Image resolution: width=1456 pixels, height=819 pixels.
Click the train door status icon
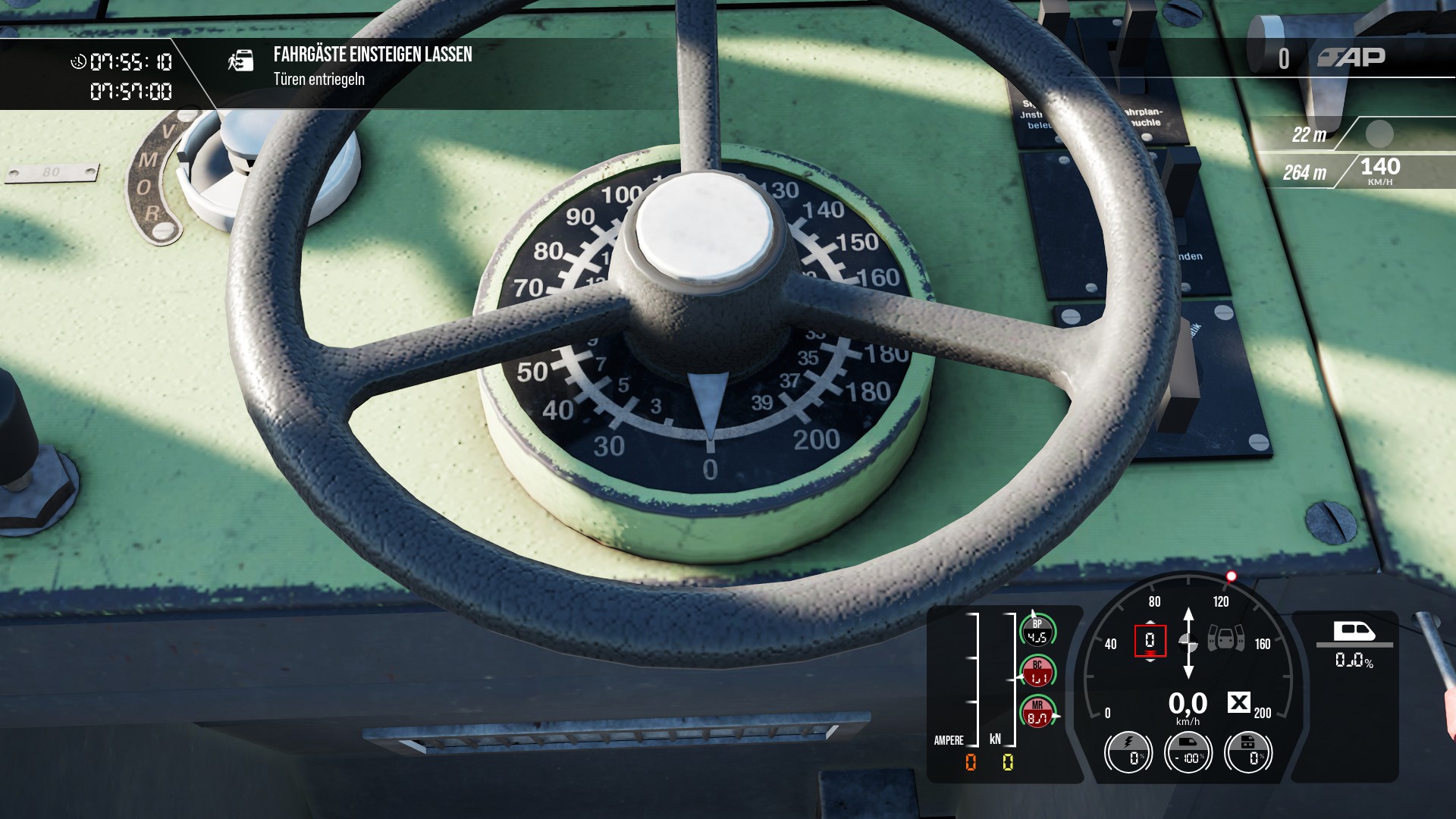[x=1225, y=639]
